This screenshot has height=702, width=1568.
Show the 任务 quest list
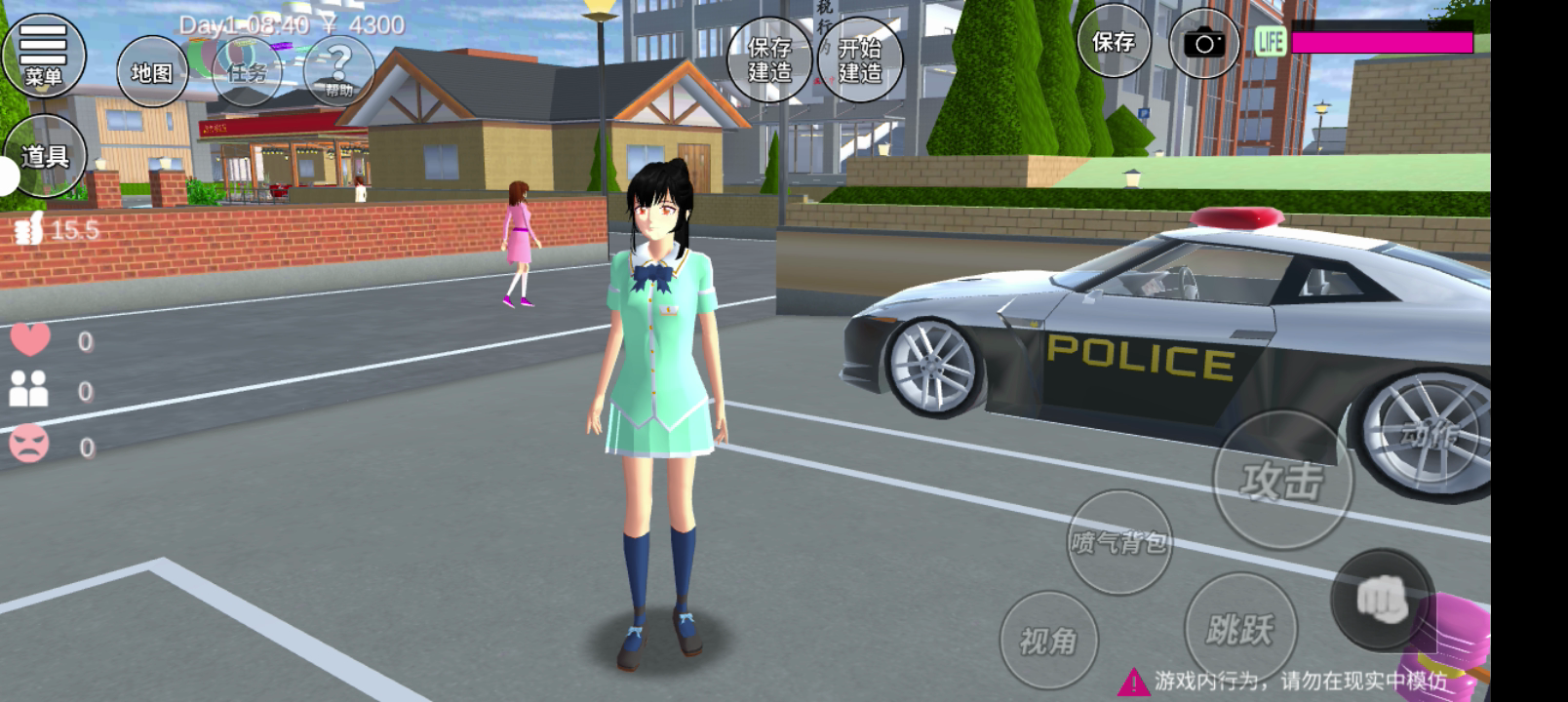(246, 72)
